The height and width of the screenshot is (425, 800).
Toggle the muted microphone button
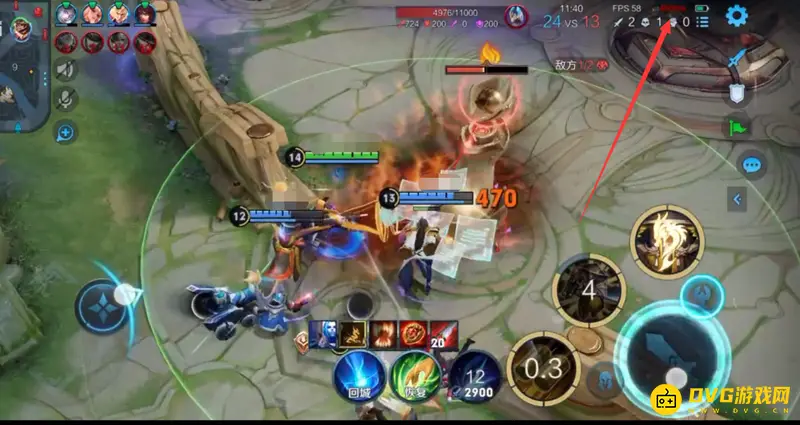point(66,99)
